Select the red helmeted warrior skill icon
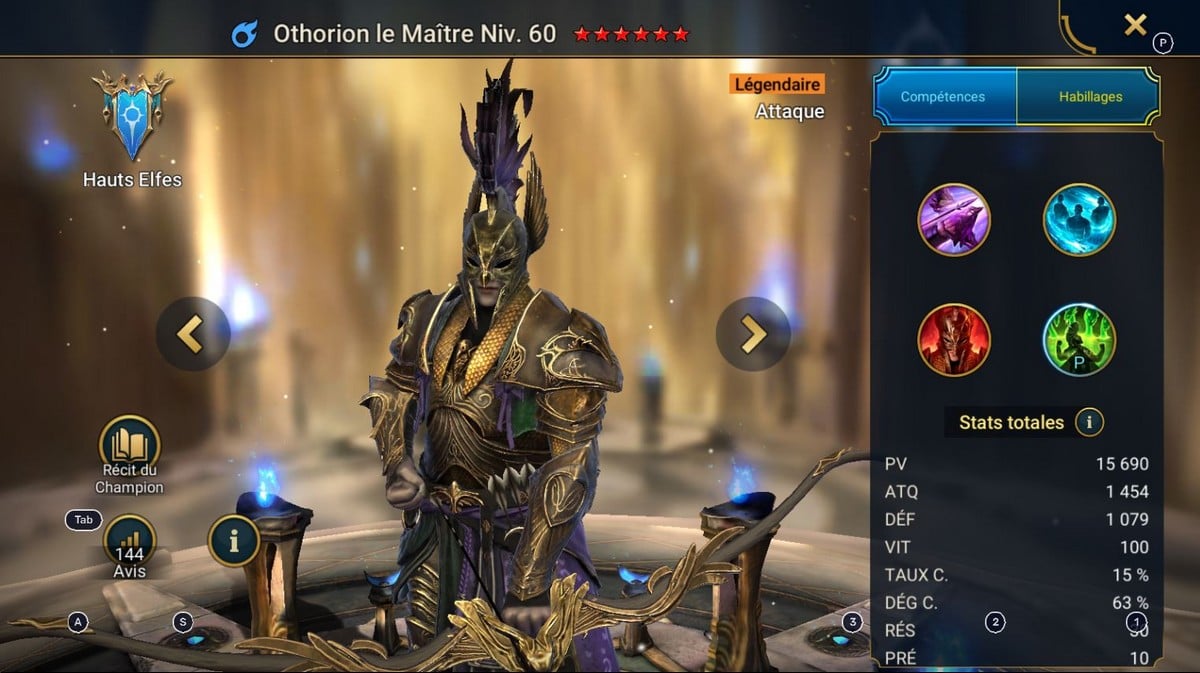The width and height of the screenshot is (1200, 673). (954, 340)
